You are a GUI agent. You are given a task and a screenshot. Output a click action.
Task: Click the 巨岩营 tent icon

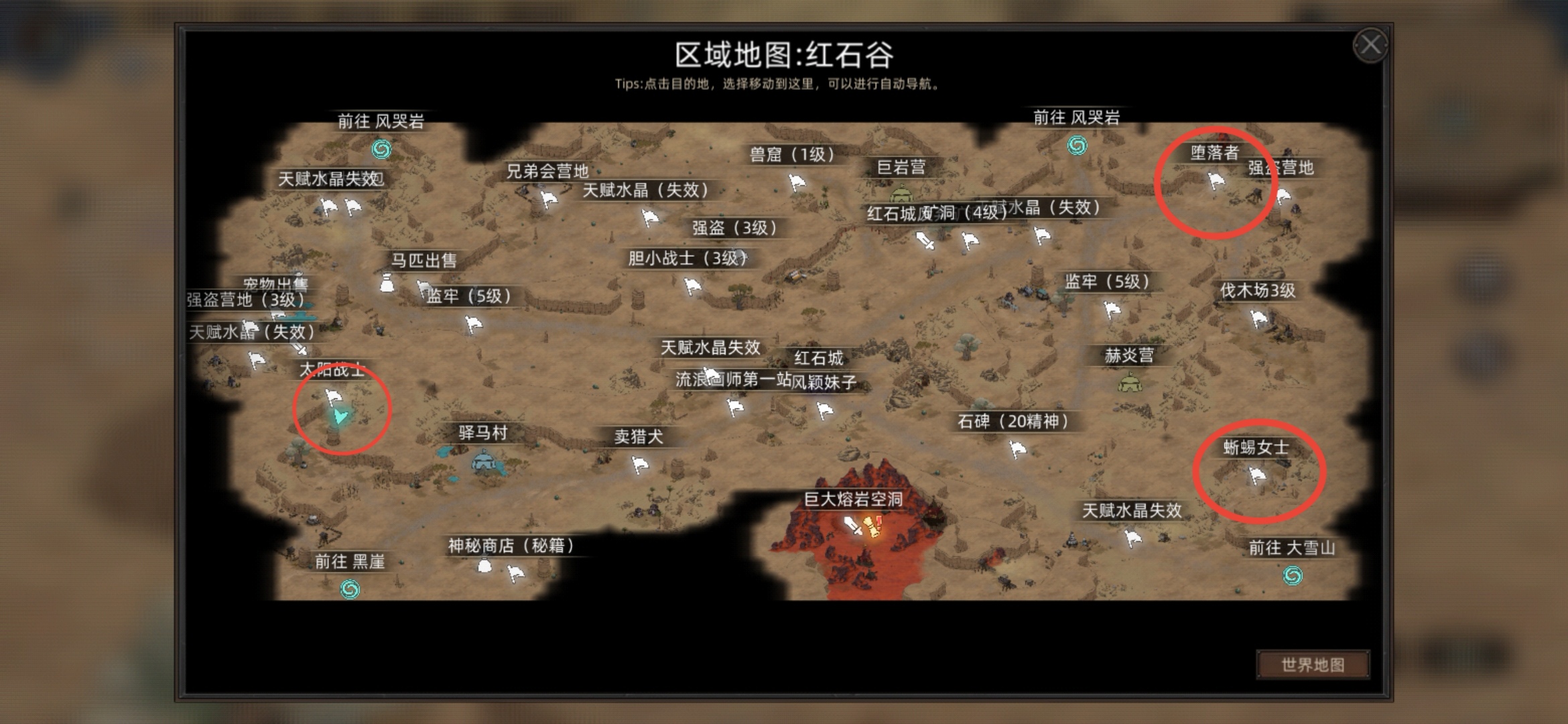click(x=901, y=192)
